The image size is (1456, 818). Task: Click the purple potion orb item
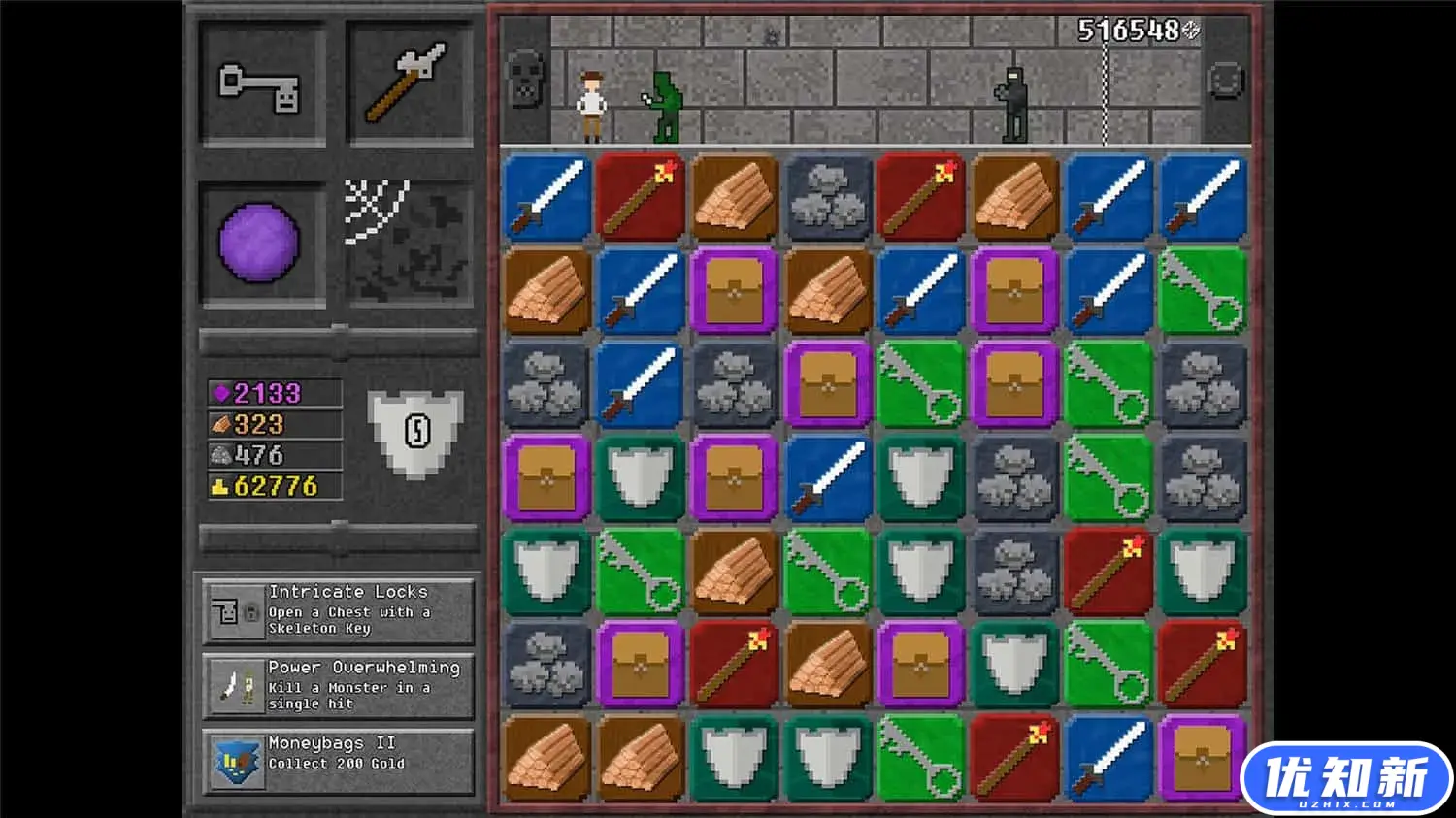tap(260, 243)
